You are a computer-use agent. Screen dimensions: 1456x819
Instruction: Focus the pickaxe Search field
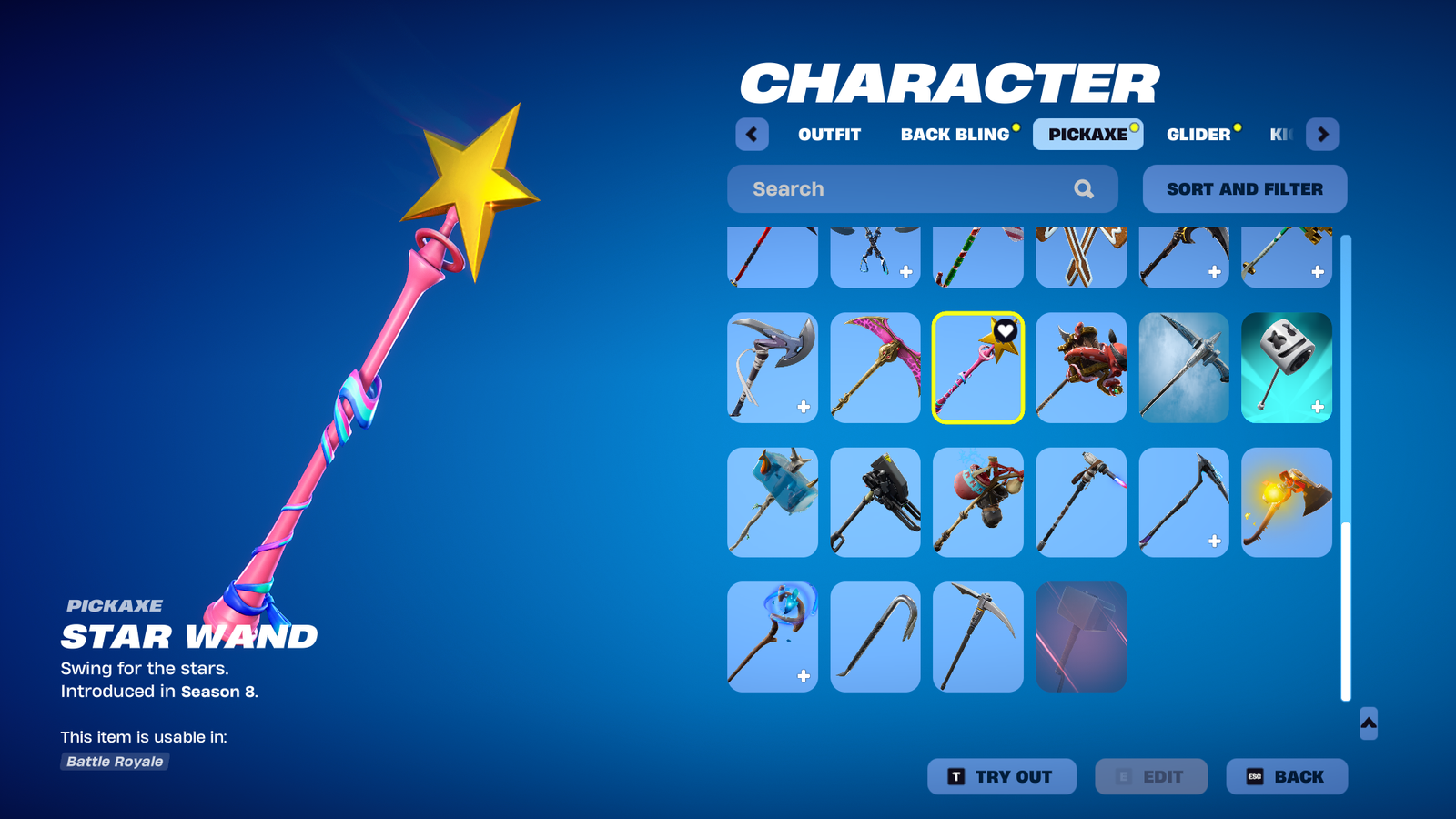point(910,189)
